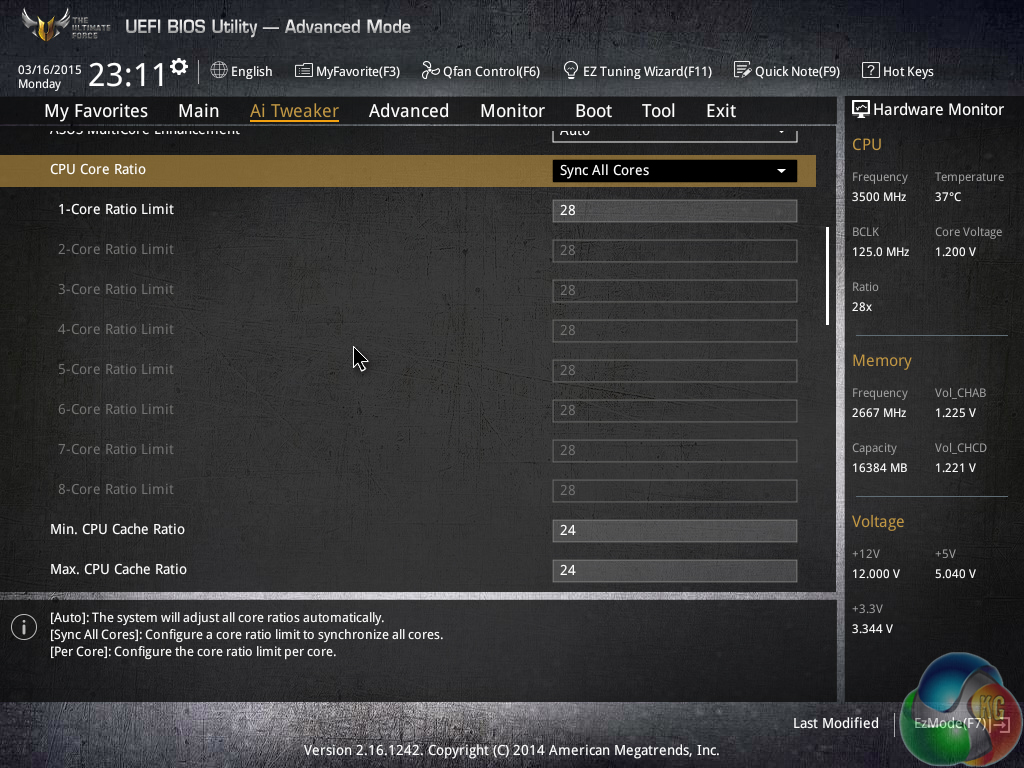1024x768 pixels.
Task: Click the Min. CPU Cache Ratio field
Action: point(674,530)
